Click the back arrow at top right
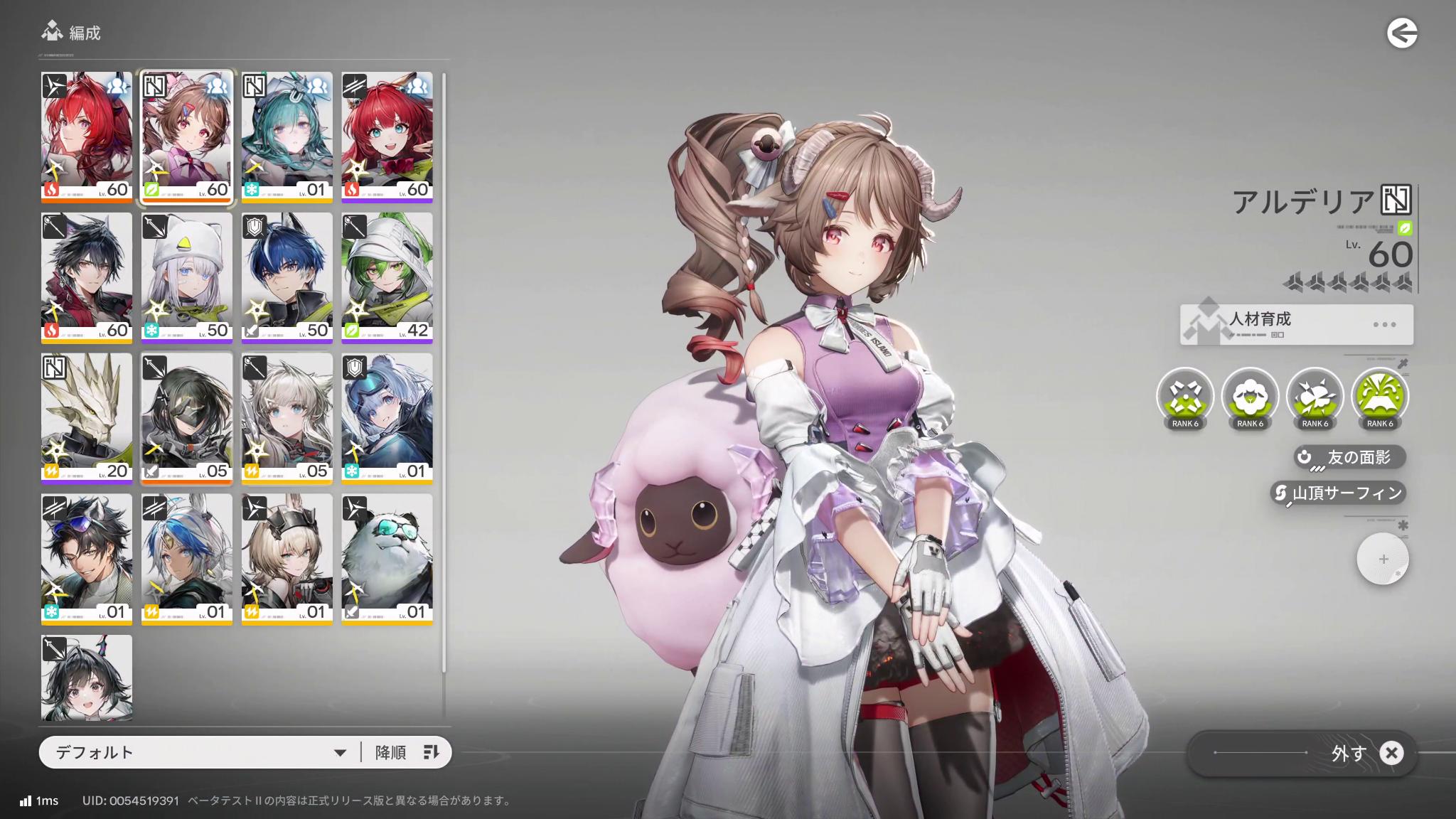The width and height of the screenshot is (1456, 819). (1402, 31)
